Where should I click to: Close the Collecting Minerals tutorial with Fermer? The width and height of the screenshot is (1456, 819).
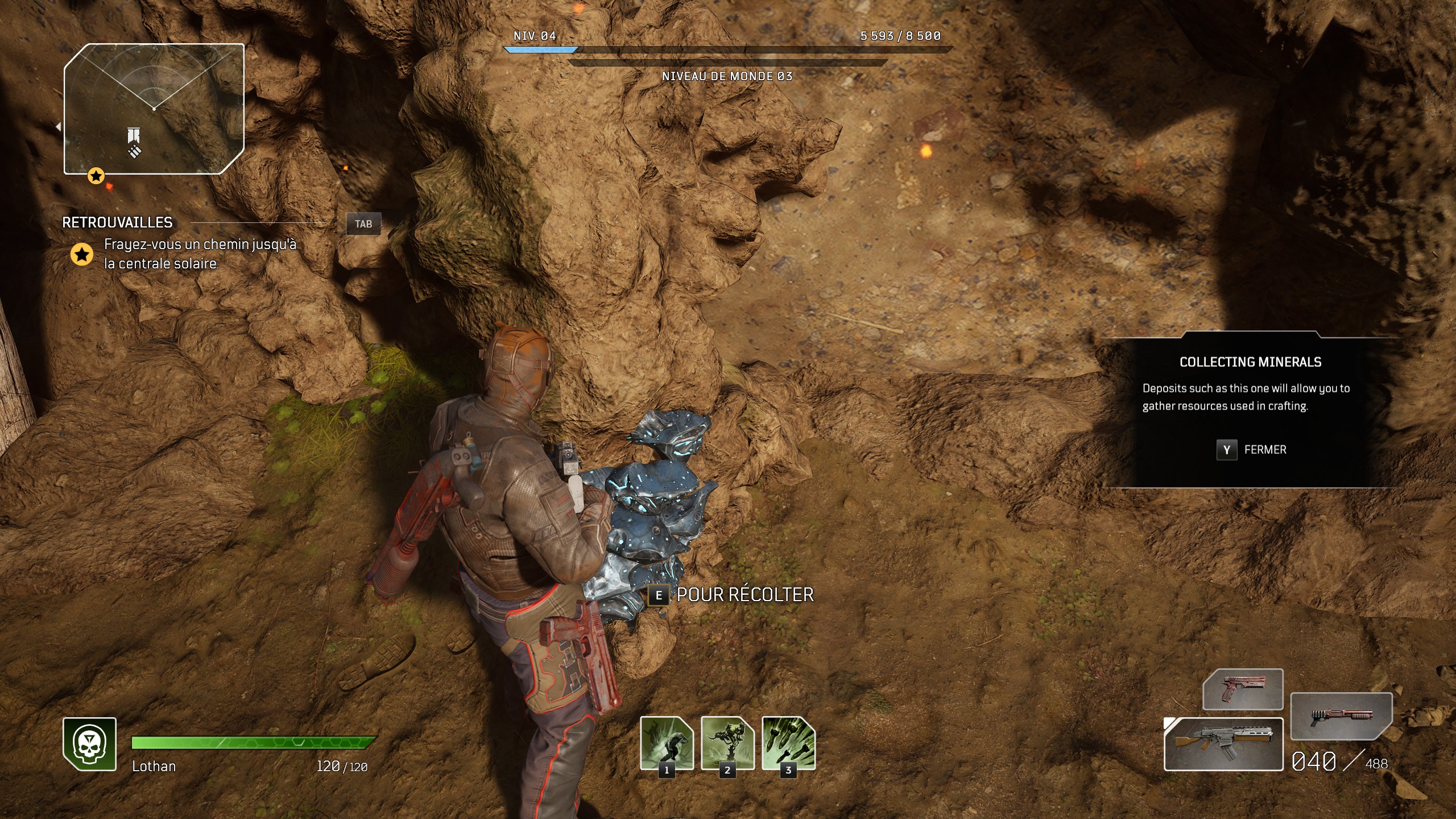(1251, 450)
